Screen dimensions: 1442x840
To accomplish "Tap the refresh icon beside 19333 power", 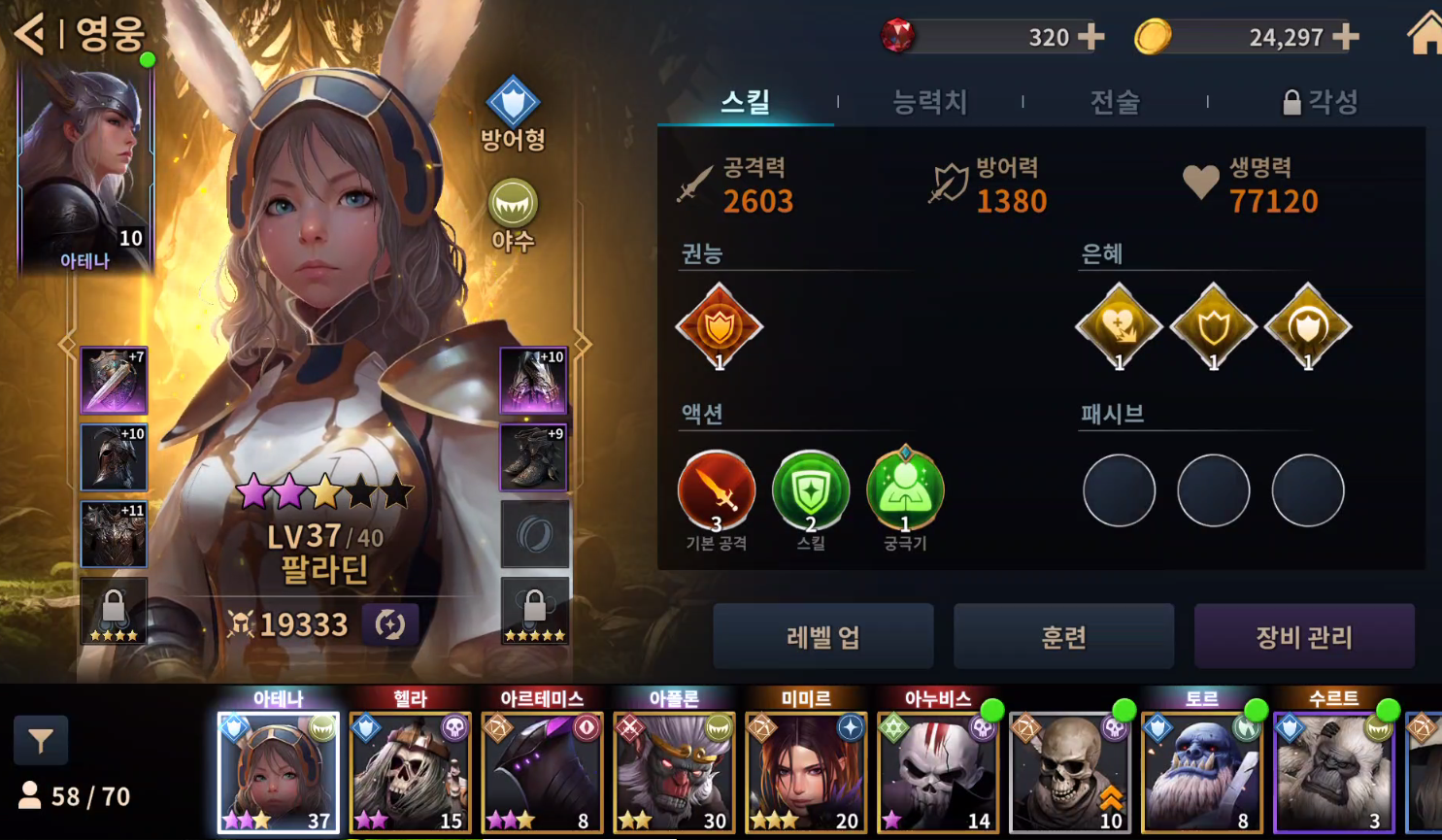I will point(390,624).
